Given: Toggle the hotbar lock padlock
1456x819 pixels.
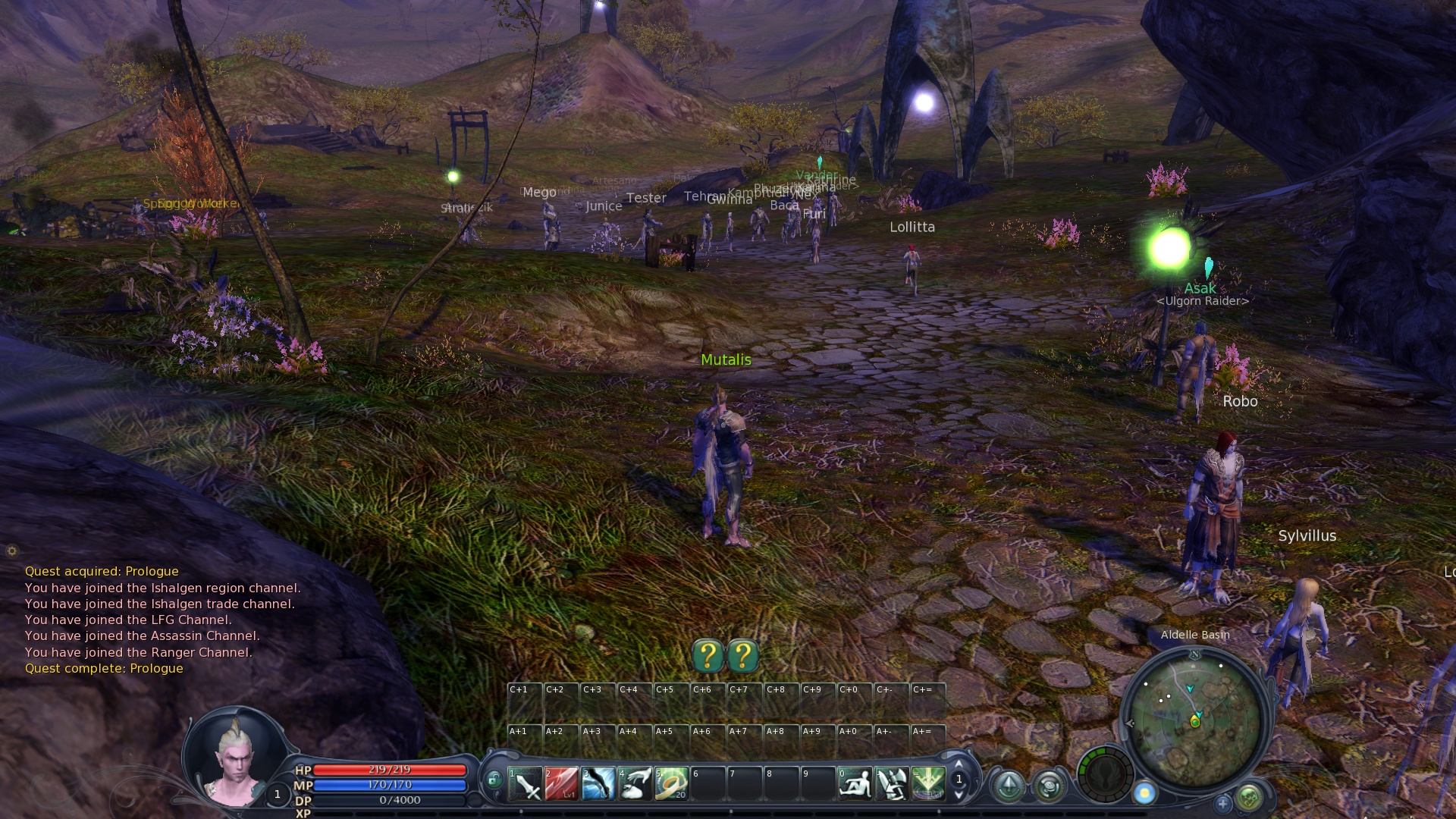Looking at the screenshot, I should pos(494,780).
